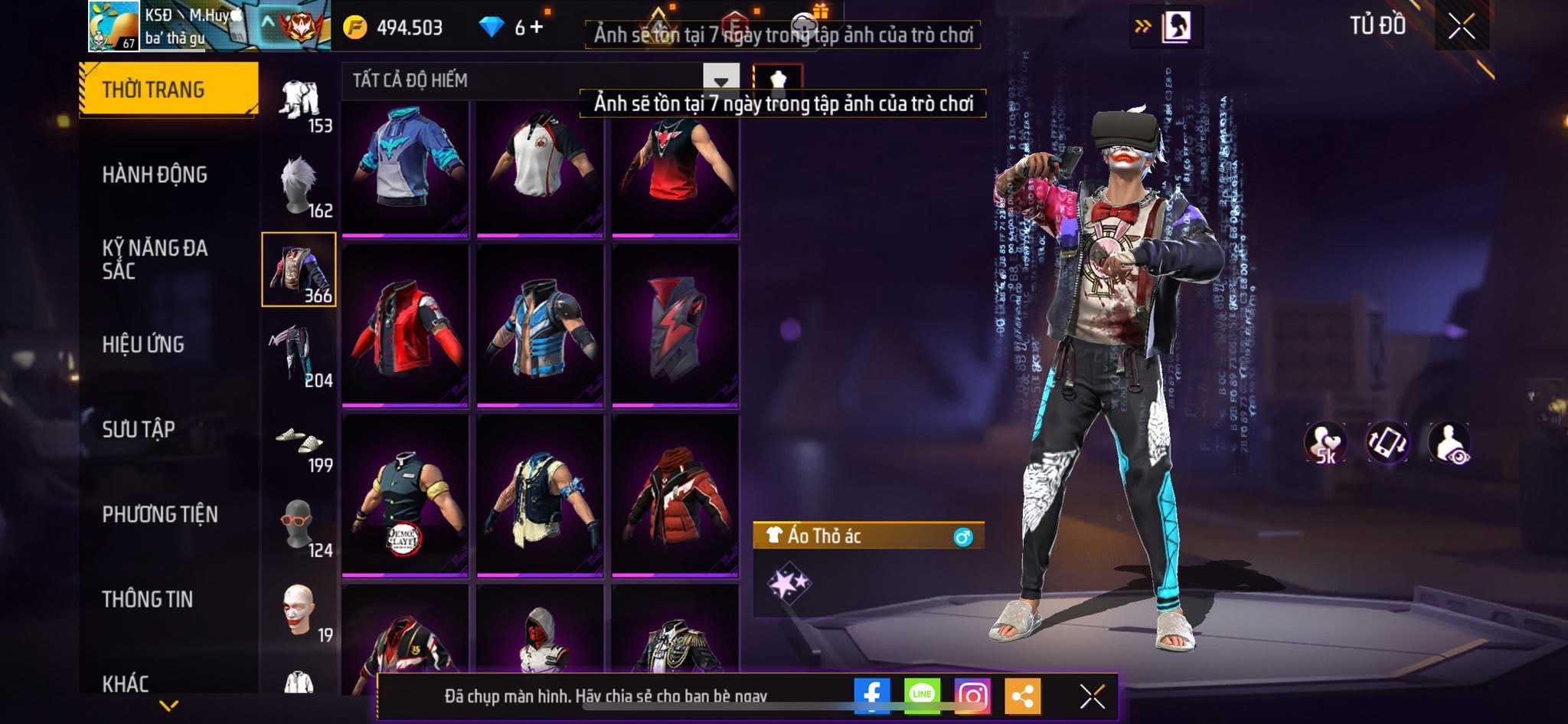Pick the Demon Slayer black vest top
This screenshot has width=1568, height=724.
point(405,495)
